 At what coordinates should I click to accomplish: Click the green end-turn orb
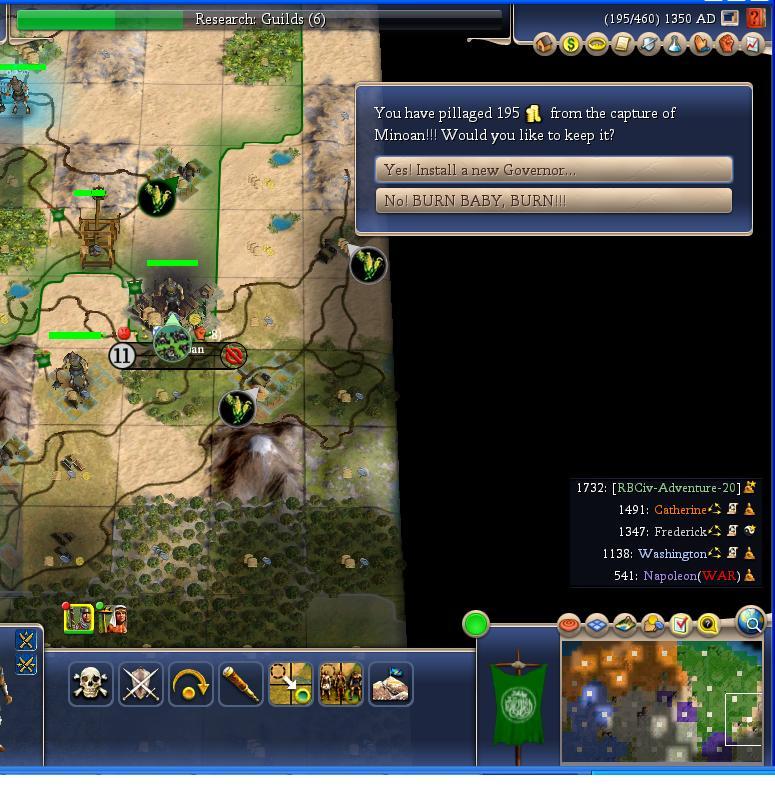click(x=476, y=625)
